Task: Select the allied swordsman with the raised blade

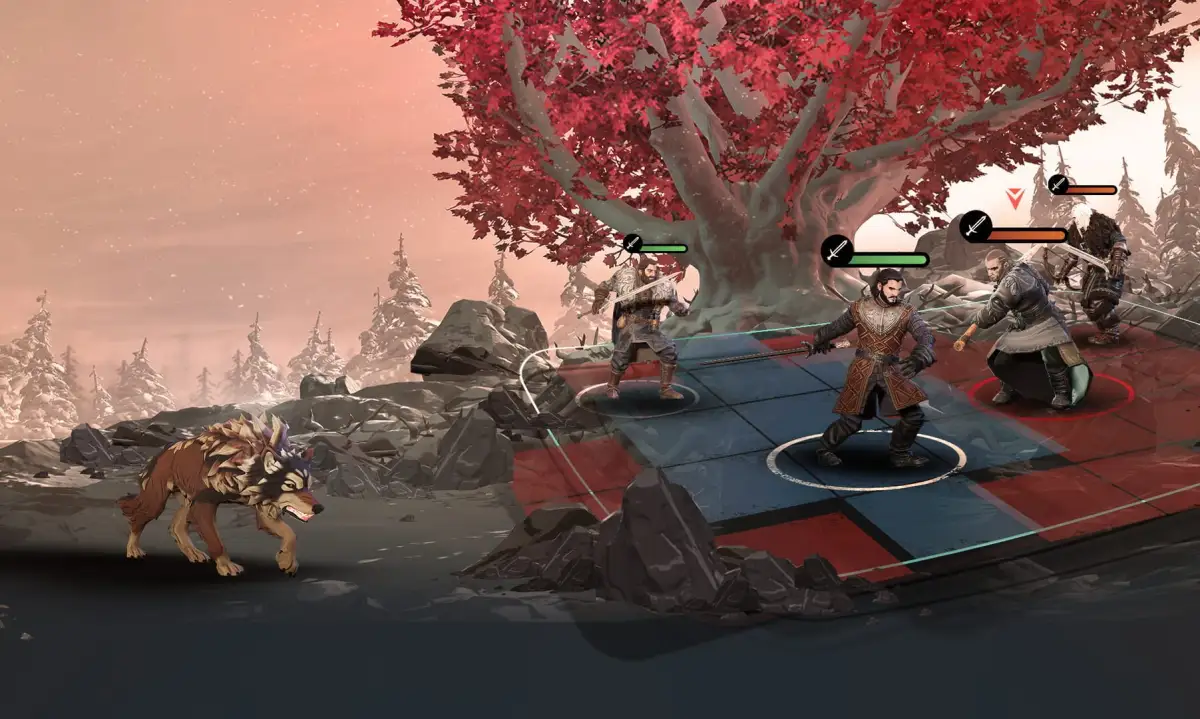Action: pos(637,325)
